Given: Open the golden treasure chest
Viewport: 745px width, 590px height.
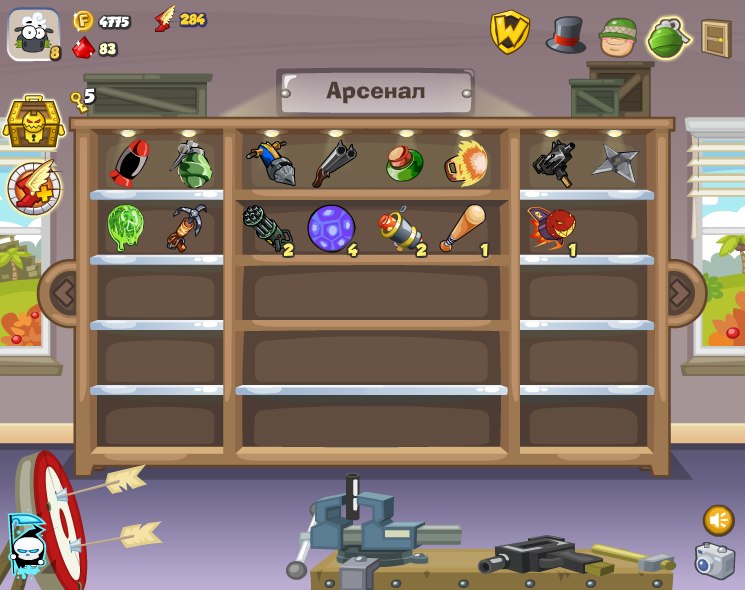Looking at the screenshot, I should (34, 123).
